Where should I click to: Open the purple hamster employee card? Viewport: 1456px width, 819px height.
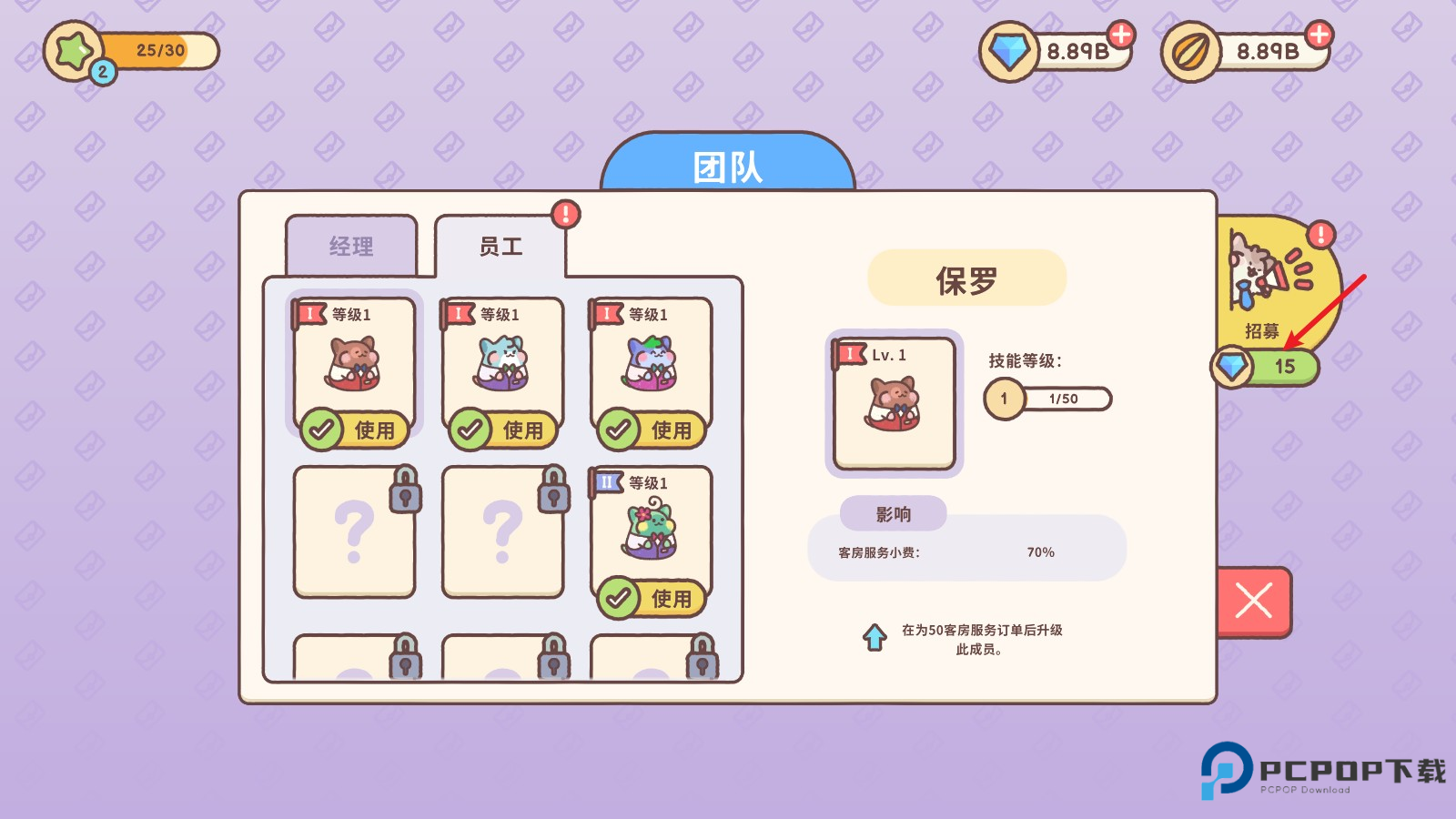[652, 364]
